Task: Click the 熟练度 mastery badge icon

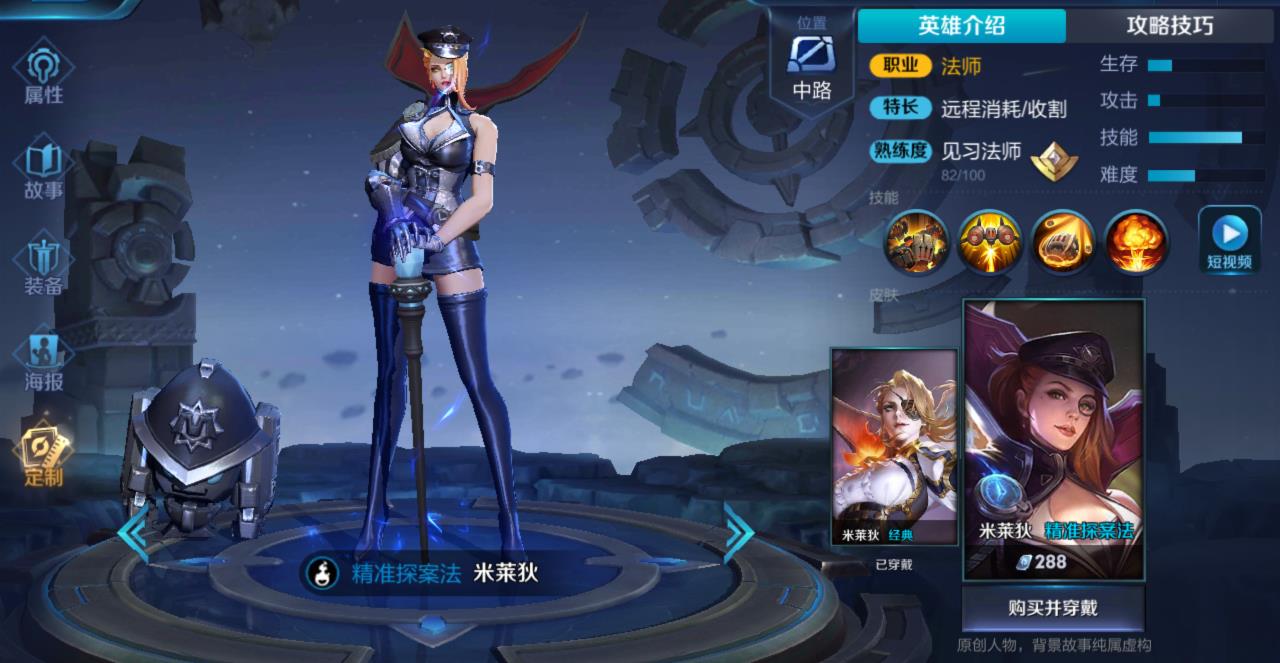Action: [x=1053, y=160]
